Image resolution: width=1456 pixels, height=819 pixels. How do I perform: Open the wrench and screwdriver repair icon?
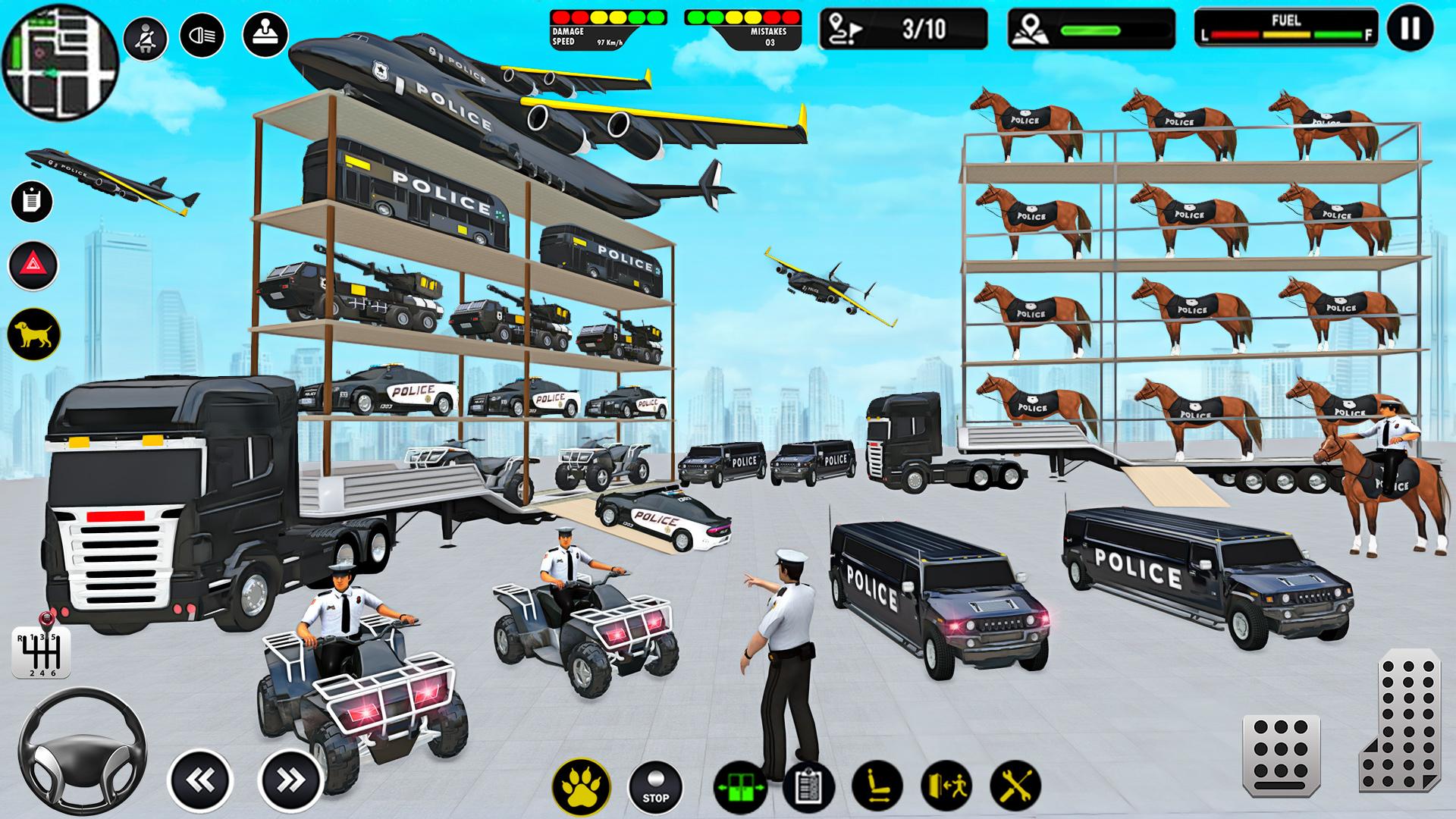pos(1015,788)
